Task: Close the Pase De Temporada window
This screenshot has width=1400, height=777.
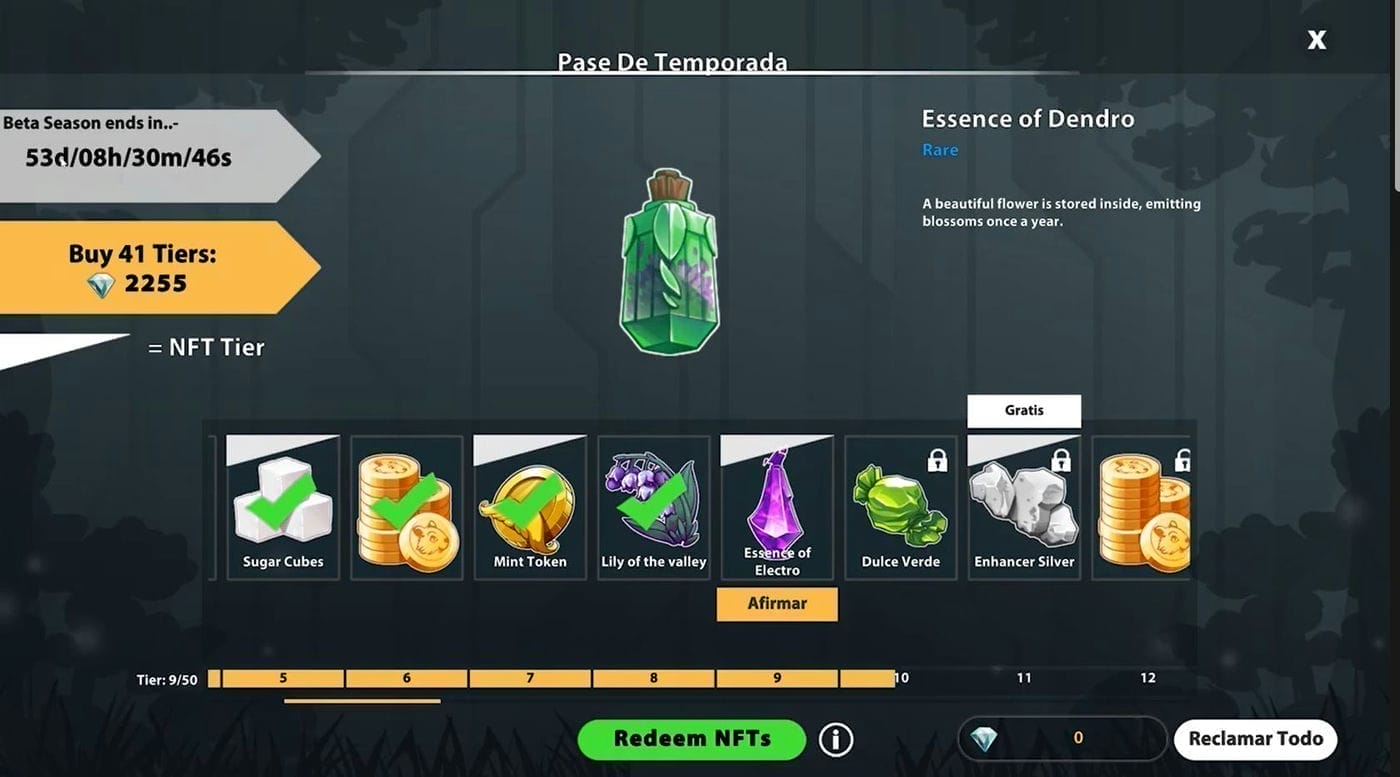Action: click(1317, 40)
